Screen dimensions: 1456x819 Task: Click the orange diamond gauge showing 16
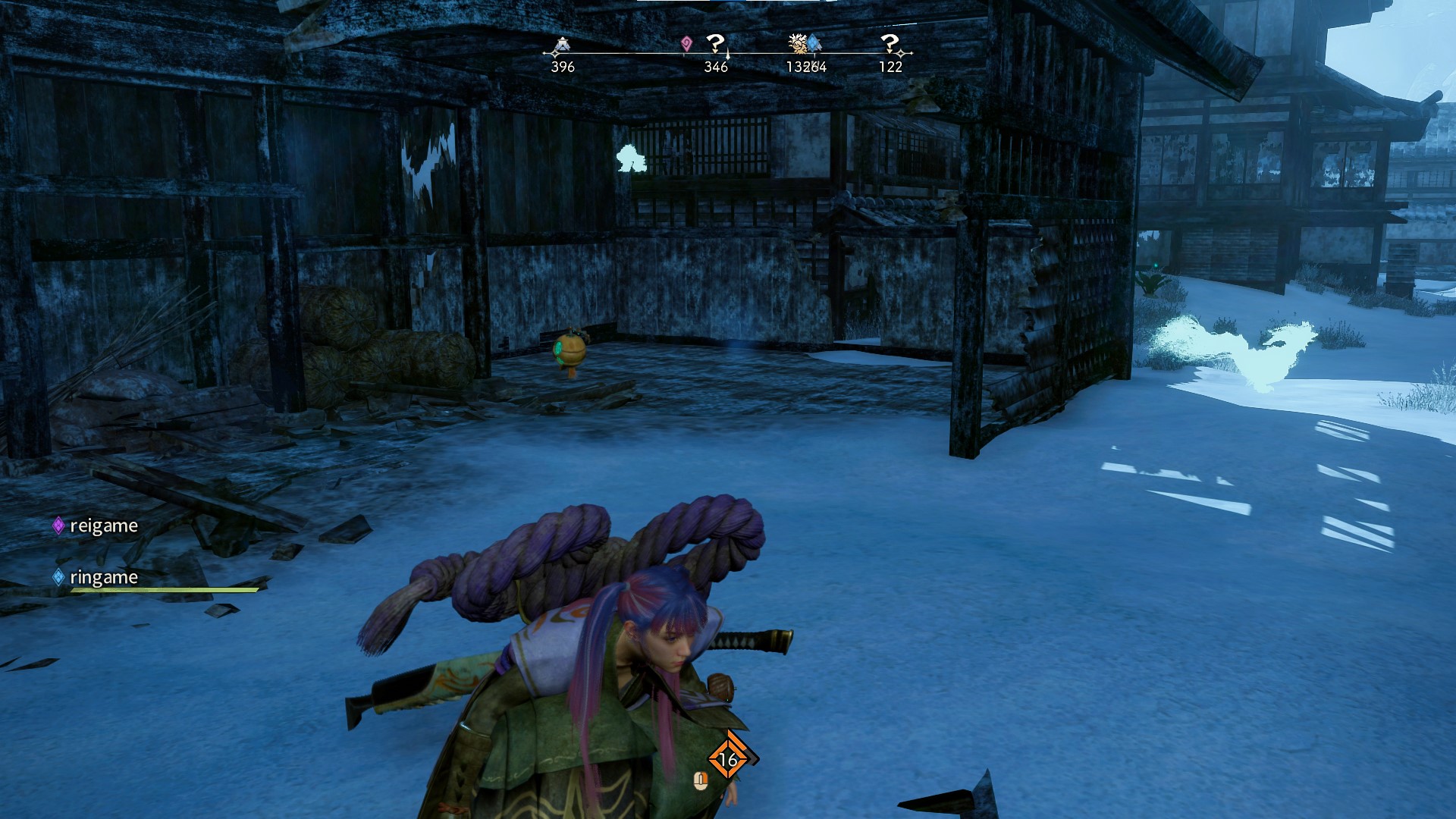coord(728,759)
